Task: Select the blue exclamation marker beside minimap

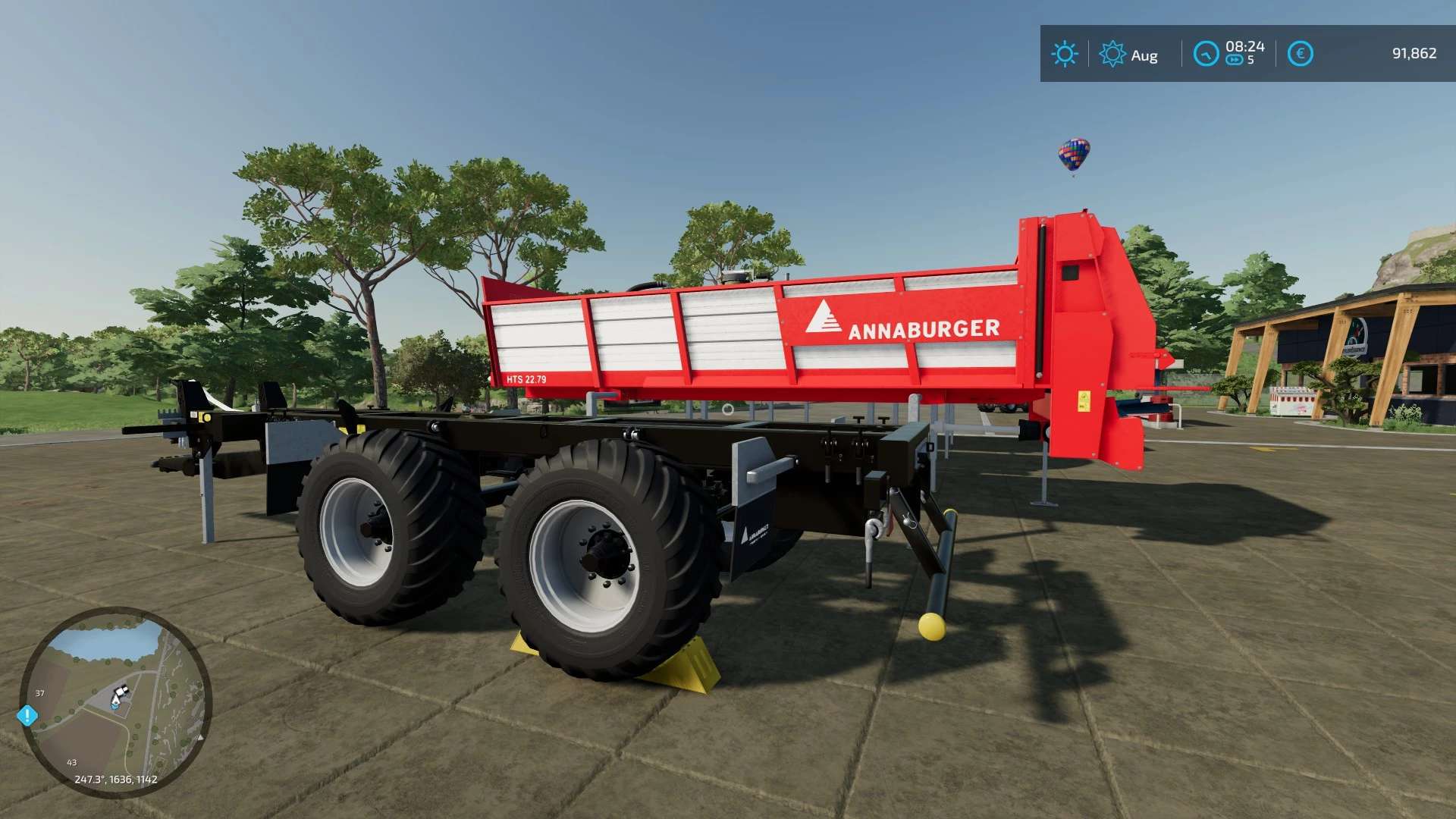Action: point(27,715)
